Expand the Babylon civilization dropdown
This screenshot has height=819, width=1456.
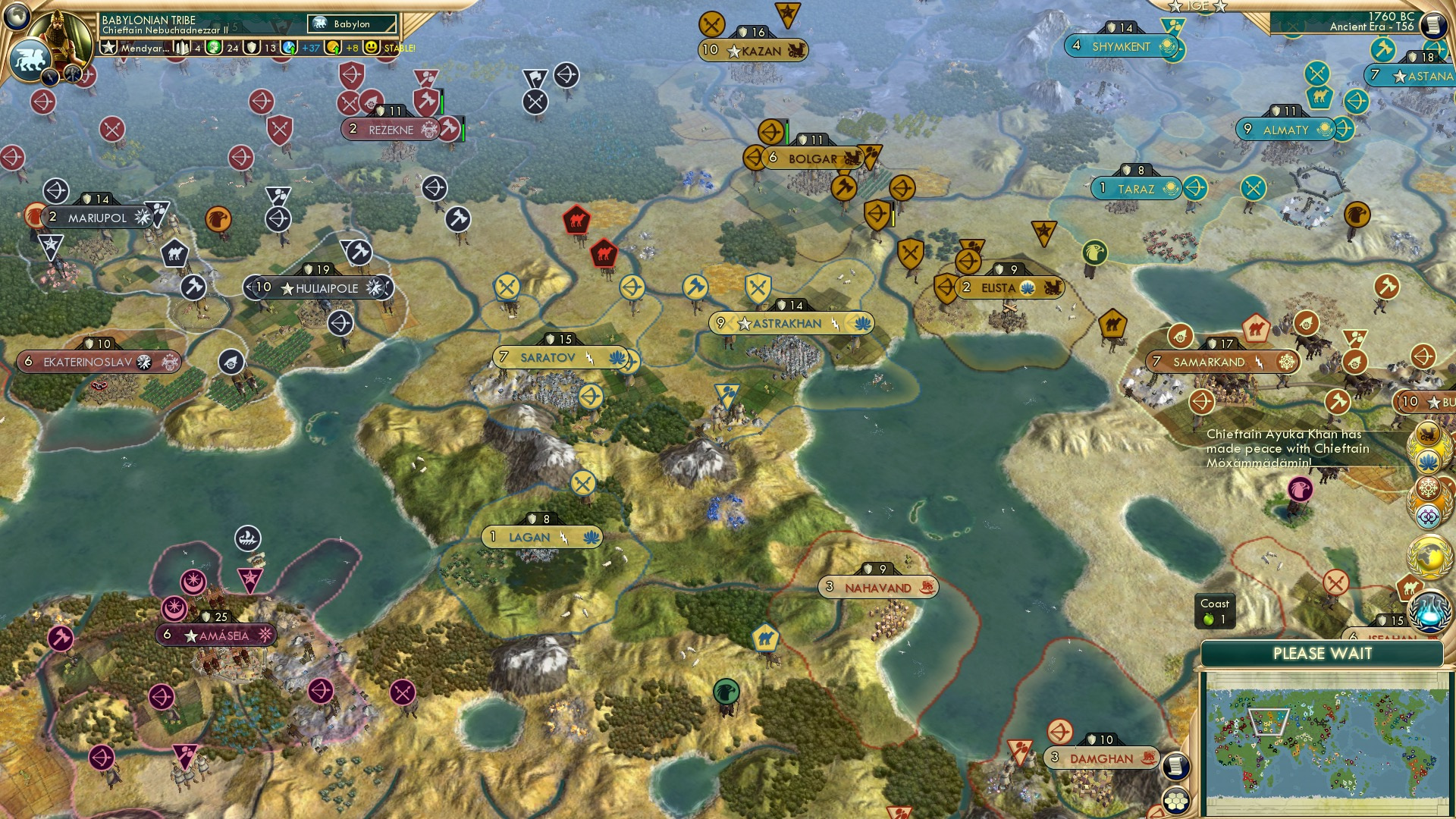tap(350, 24)
